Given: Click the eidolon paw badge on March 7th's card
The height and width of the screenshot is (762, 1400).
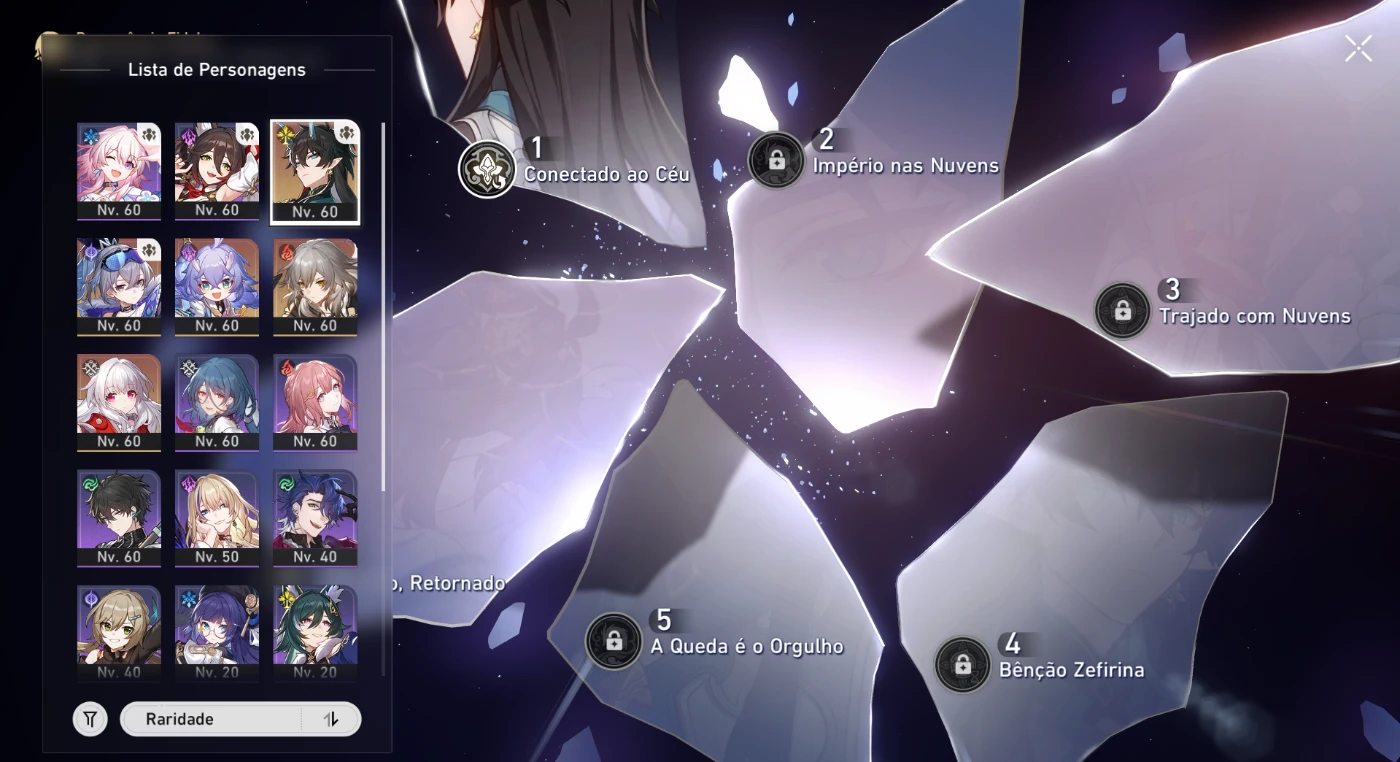Looking at the screenshot, I should [150, 132].
